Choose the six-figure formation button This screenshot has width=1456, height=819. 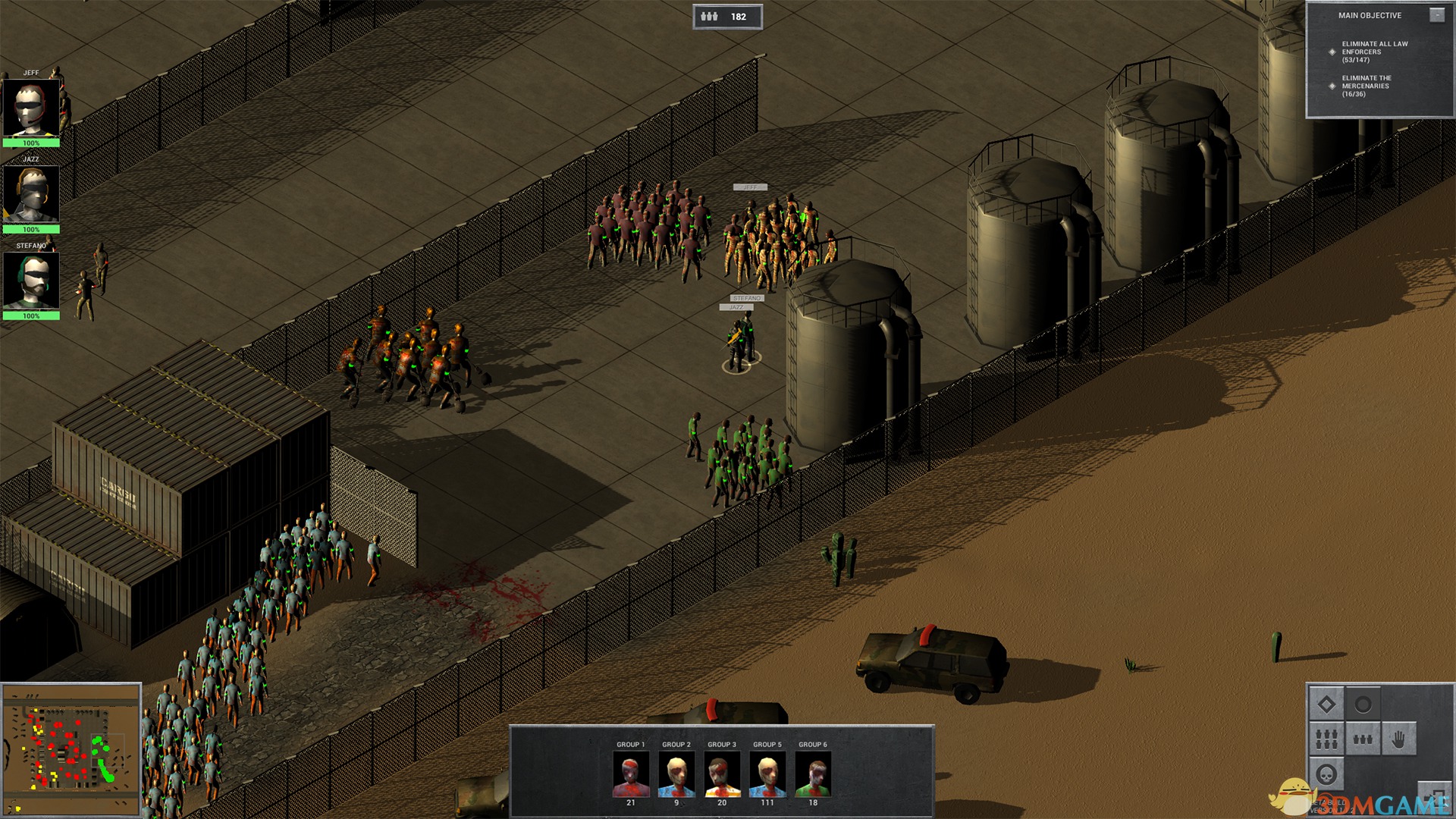tap(1326, 739)
